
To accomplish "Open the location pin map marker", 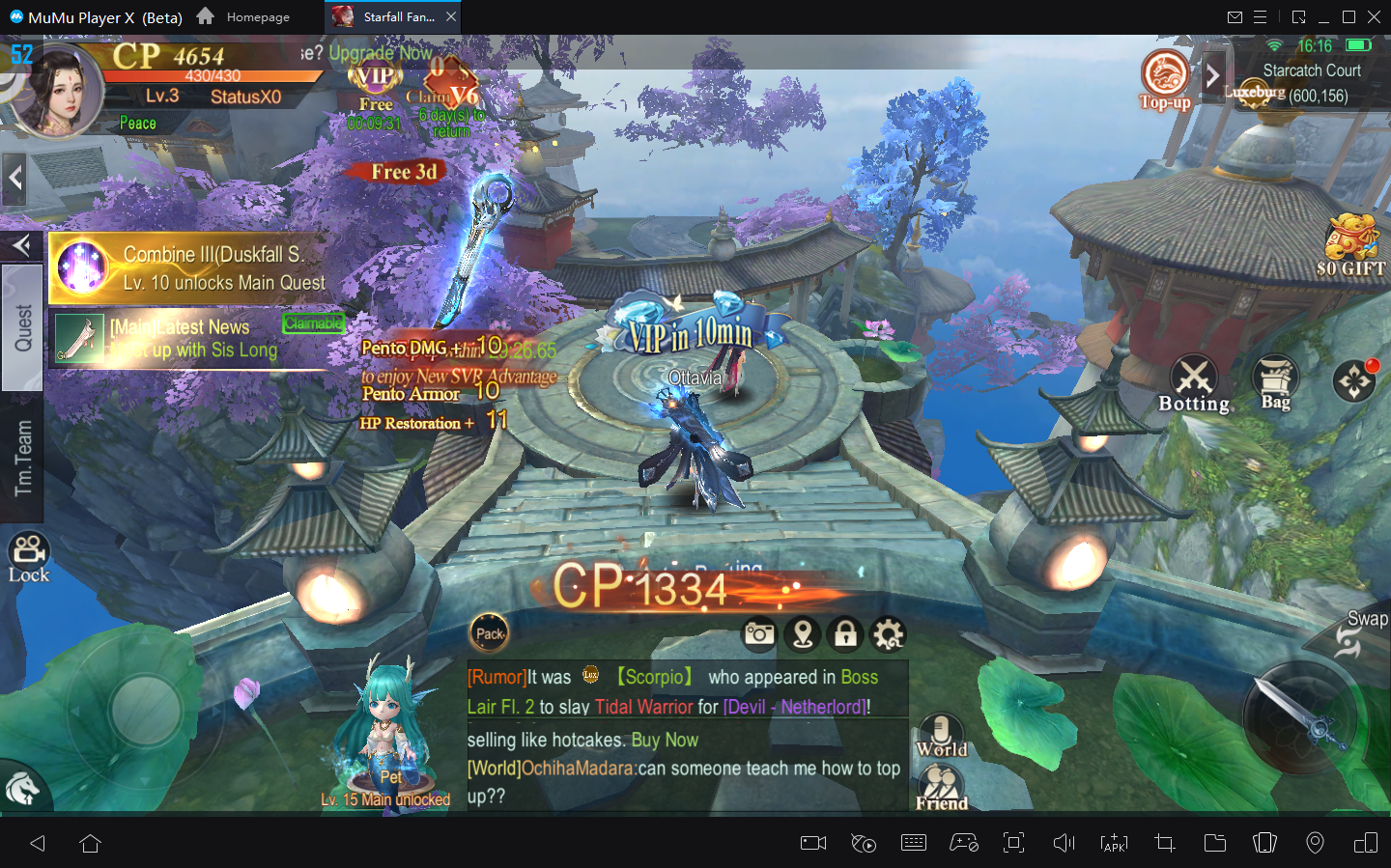I will [x=803, y=634].
